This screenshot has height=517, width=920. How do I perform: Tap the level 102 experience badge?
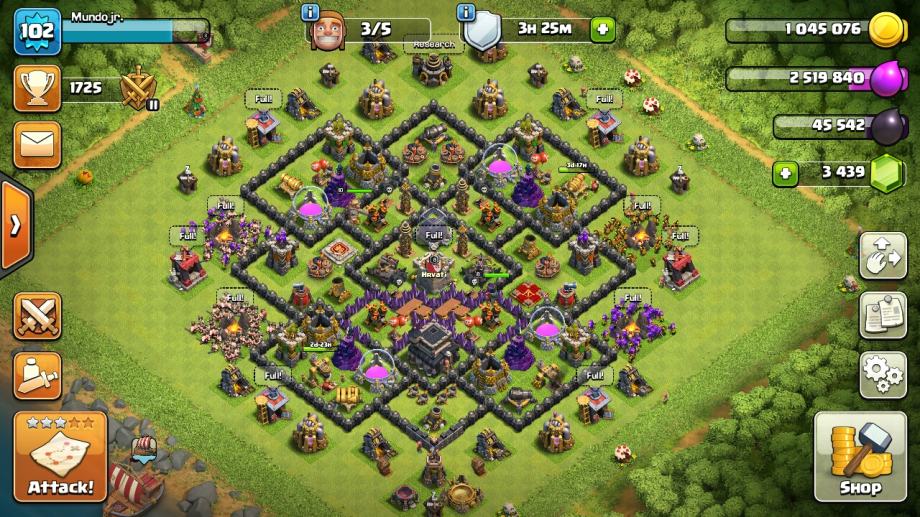(x=37, y=32)
